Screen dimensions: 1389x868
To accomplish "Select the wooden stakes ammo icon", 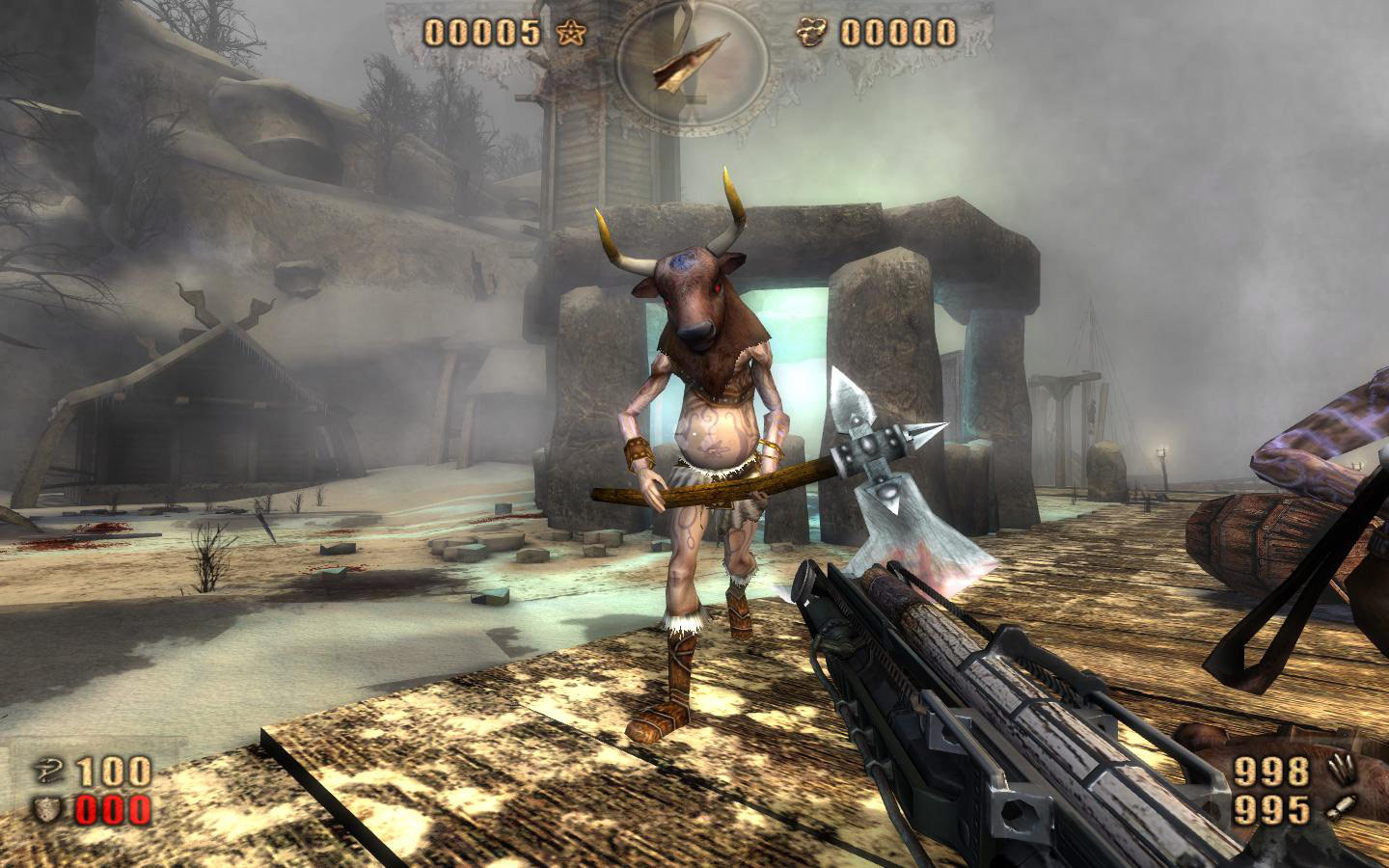I will (x=1336, y=771).
